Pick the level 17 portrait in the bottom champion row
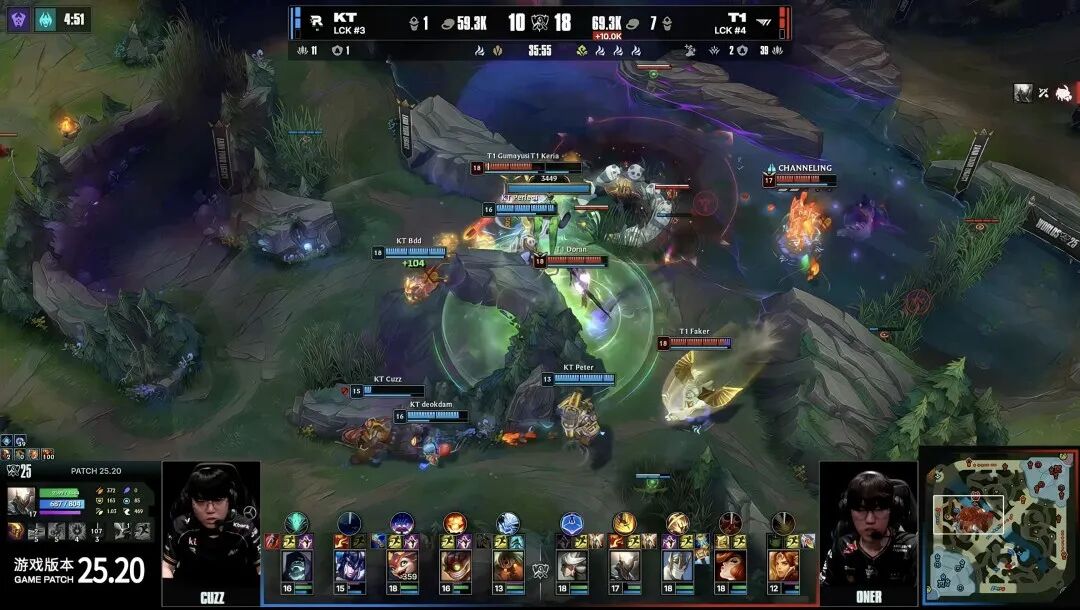This screenshot has width=1080, height=610. click(x=625, y=566)
